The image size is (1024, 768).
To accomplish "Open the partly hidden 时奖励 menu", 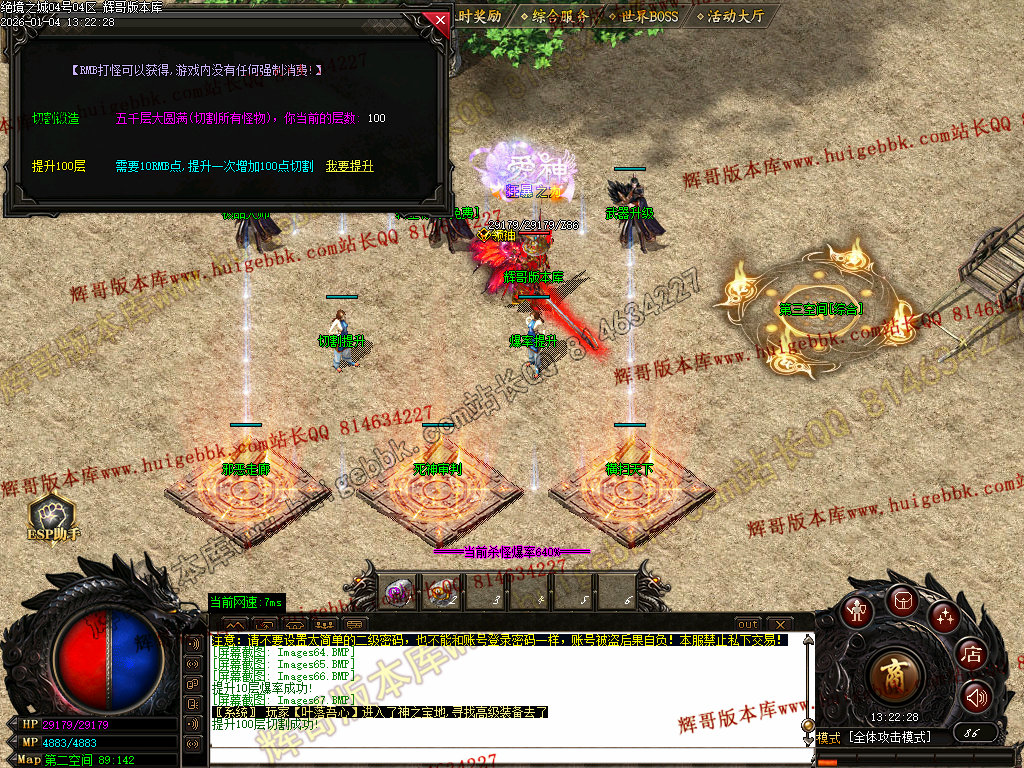I will (479, 16).
